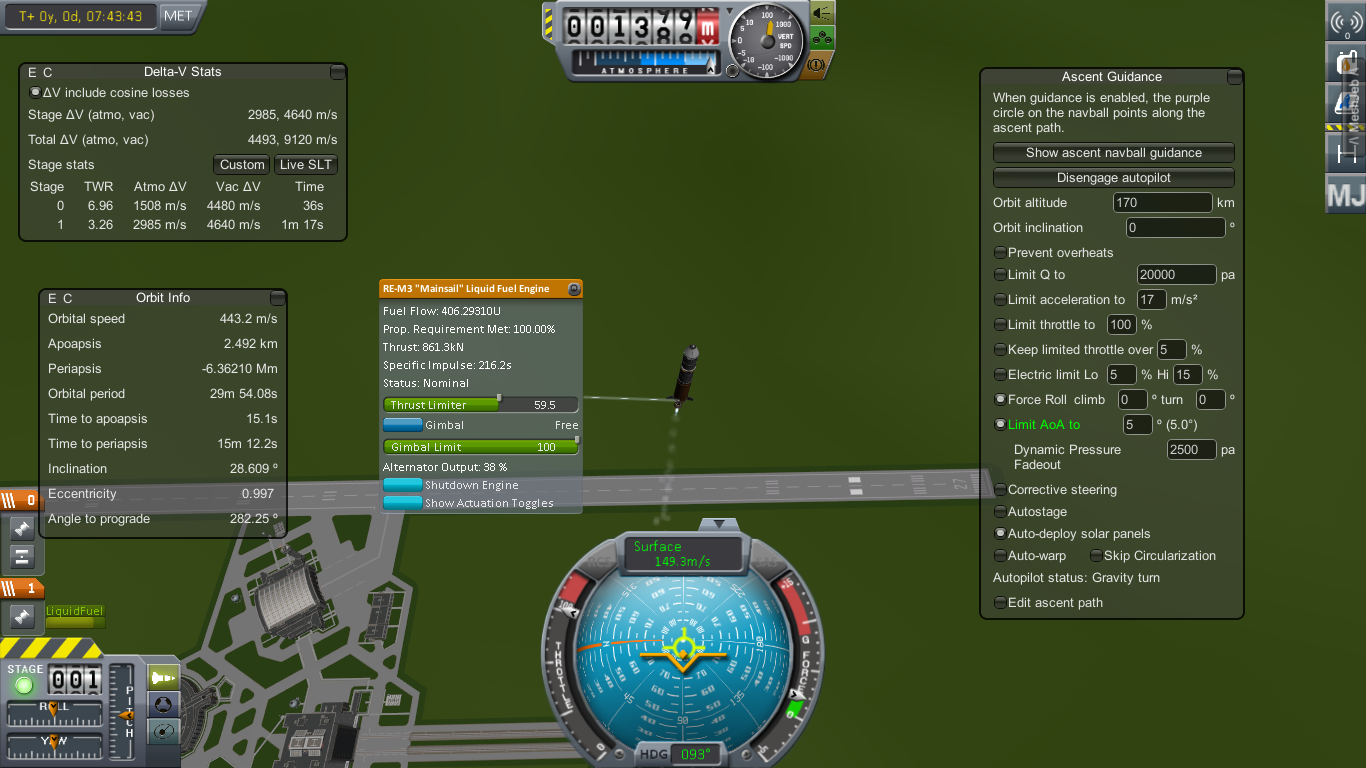Toggle Prevent overheats option

tap(1000, 253)
